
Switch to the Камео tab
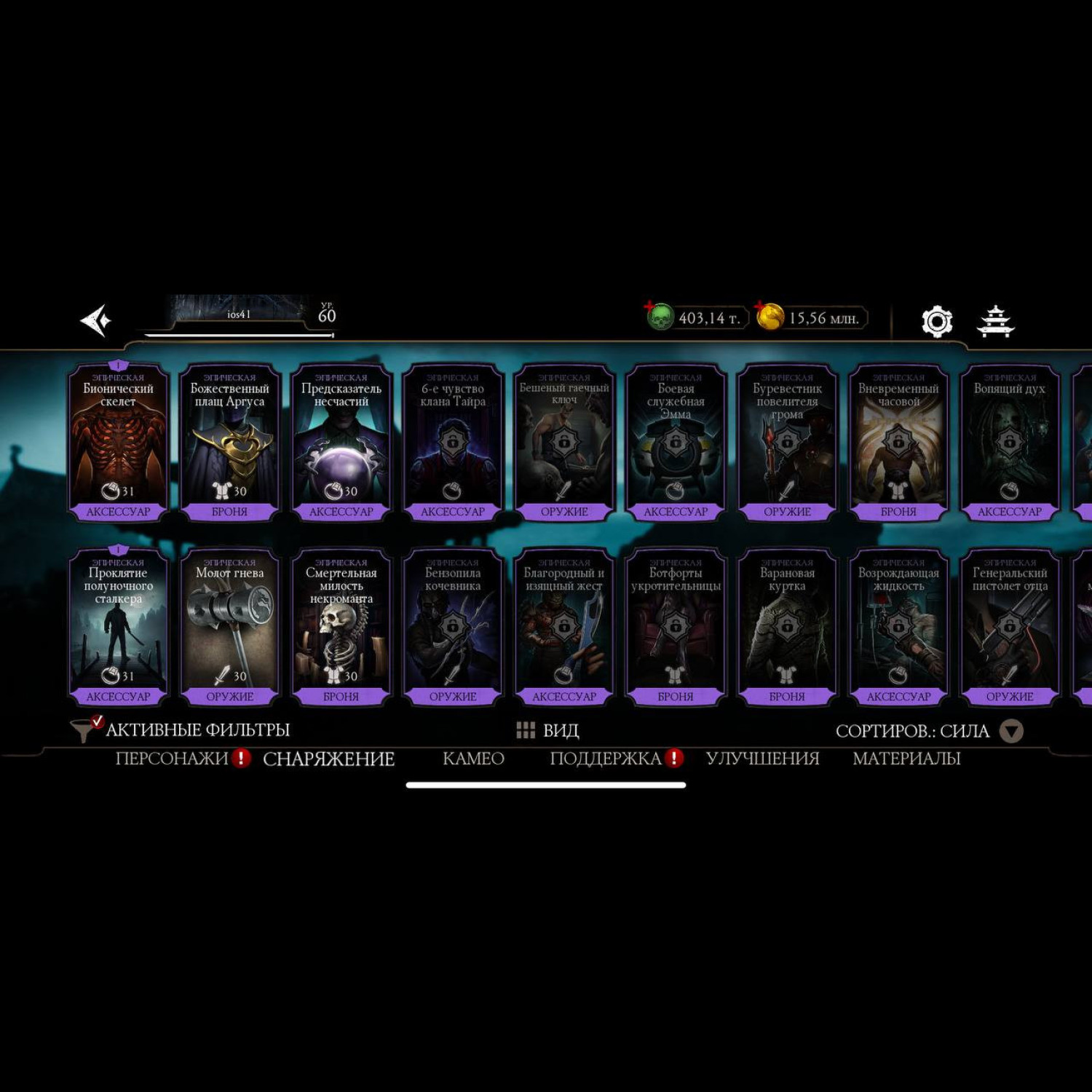point(473,759)
